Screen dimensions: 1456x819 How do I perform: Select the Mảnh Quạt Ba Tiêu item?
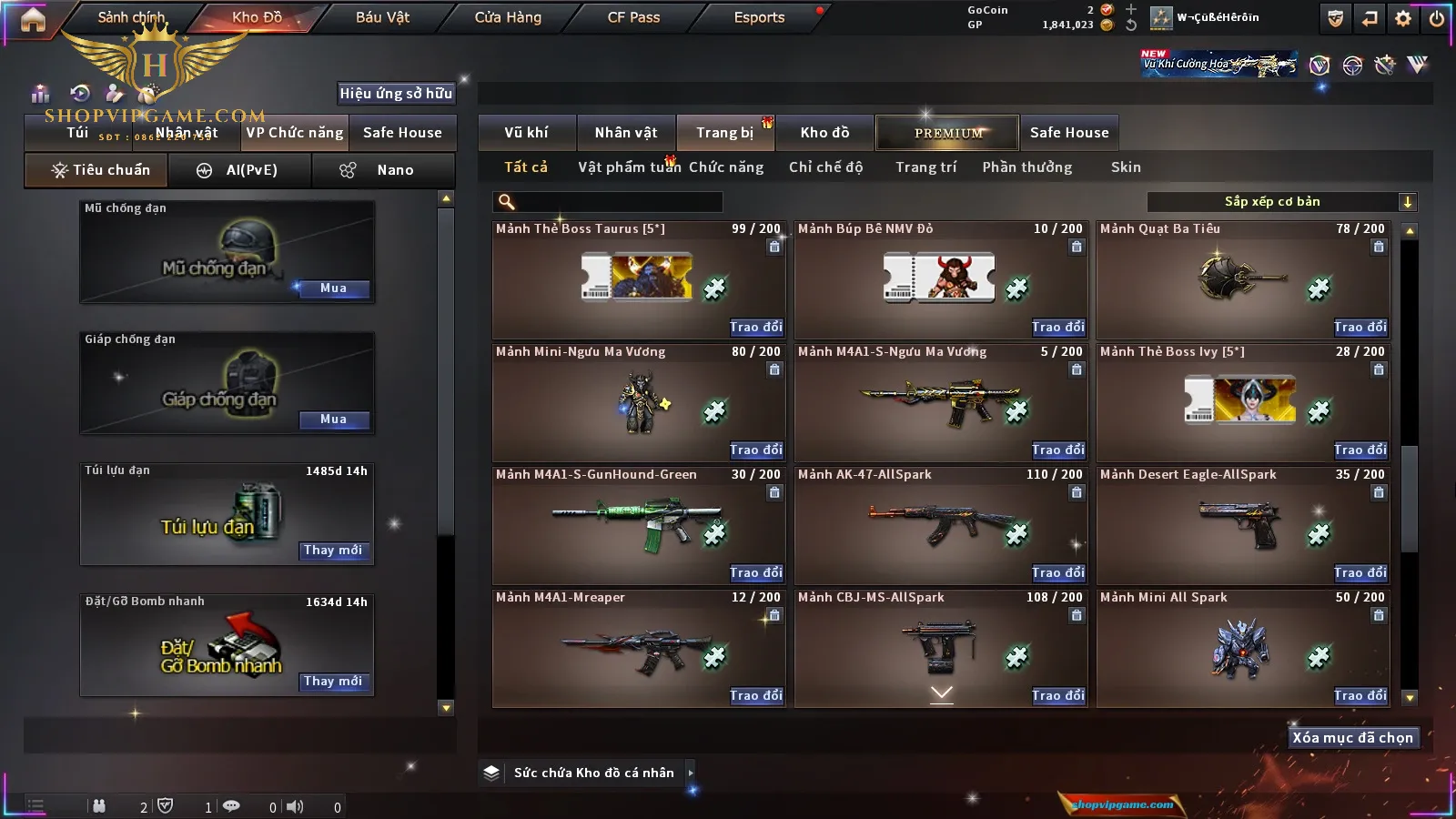coord(1242,280)
